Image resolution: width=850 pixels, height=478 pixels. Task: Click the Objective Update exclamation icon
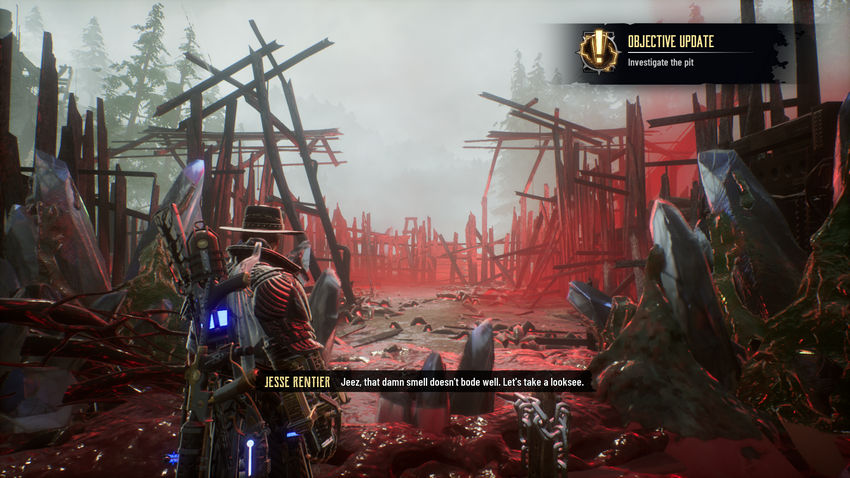tap(597, 50)
